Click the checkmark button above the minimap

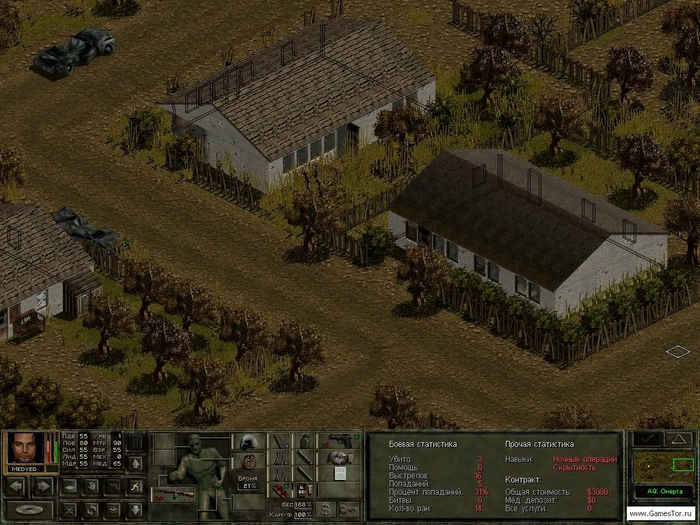[x=646, y=439]
